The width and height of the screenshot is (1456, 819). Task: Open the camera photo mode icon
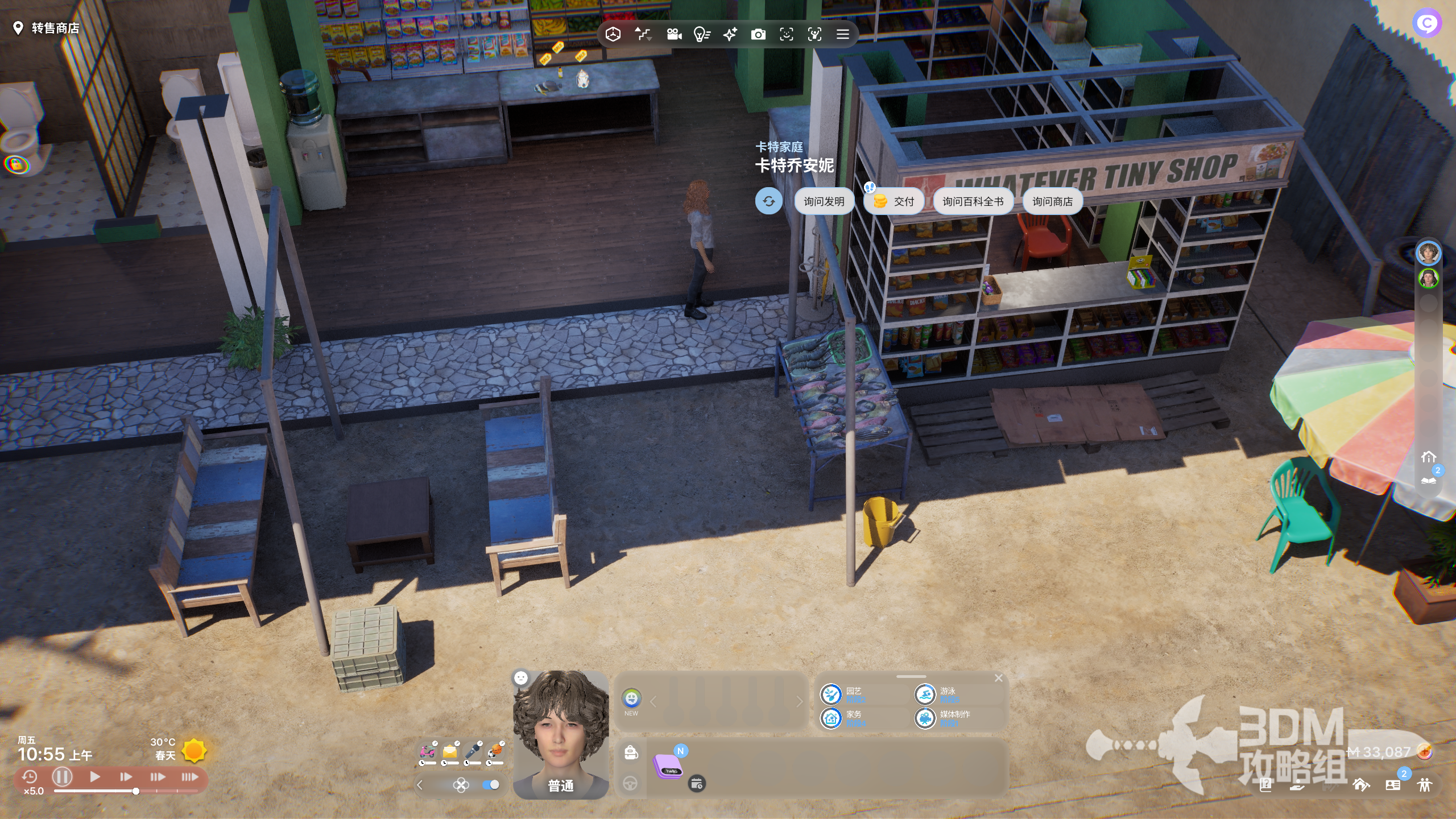(758, 35)
